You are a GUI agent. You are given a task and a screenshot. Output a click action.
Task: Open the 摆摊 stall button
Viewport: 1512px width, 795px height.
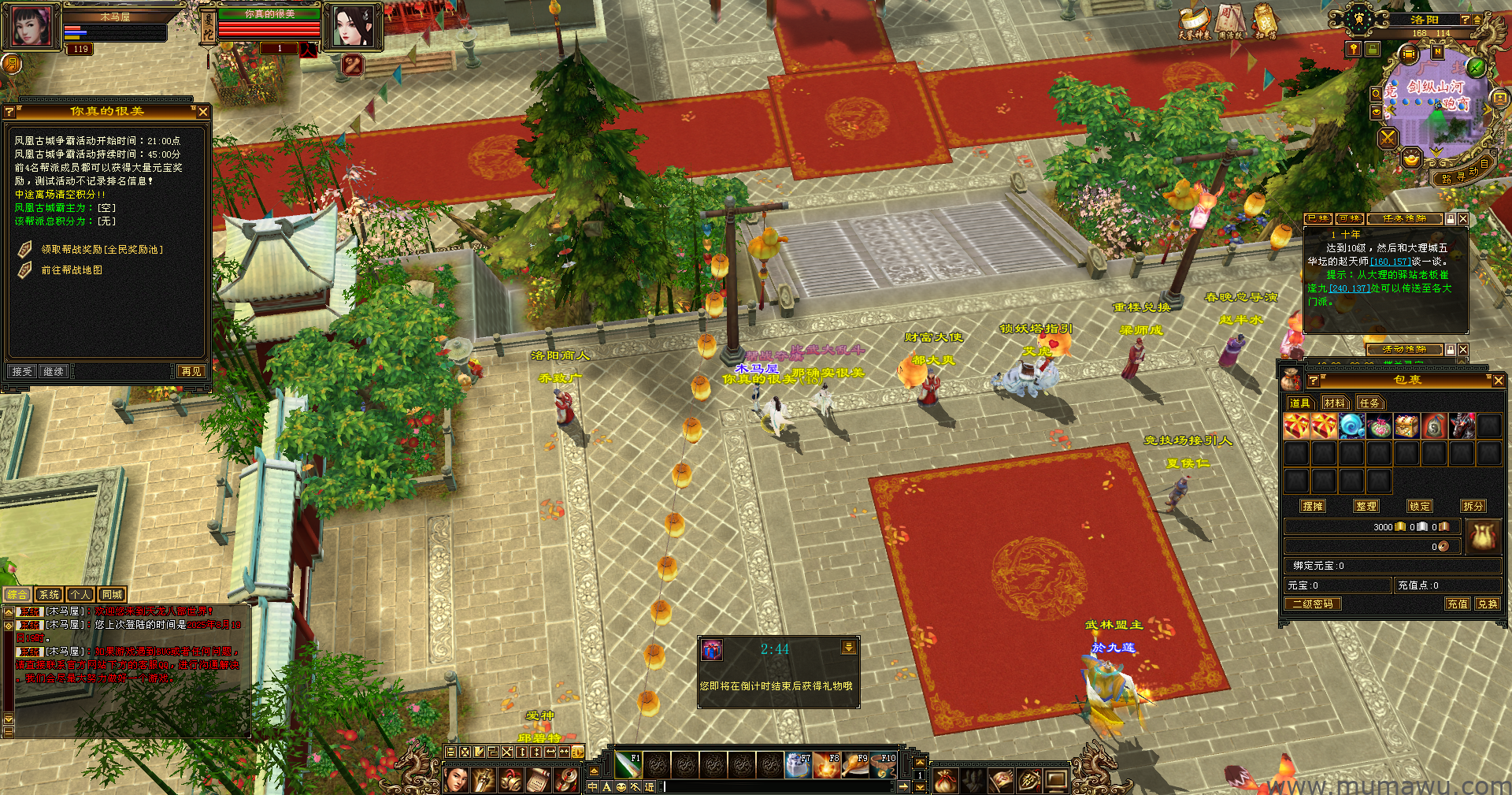1313,507
